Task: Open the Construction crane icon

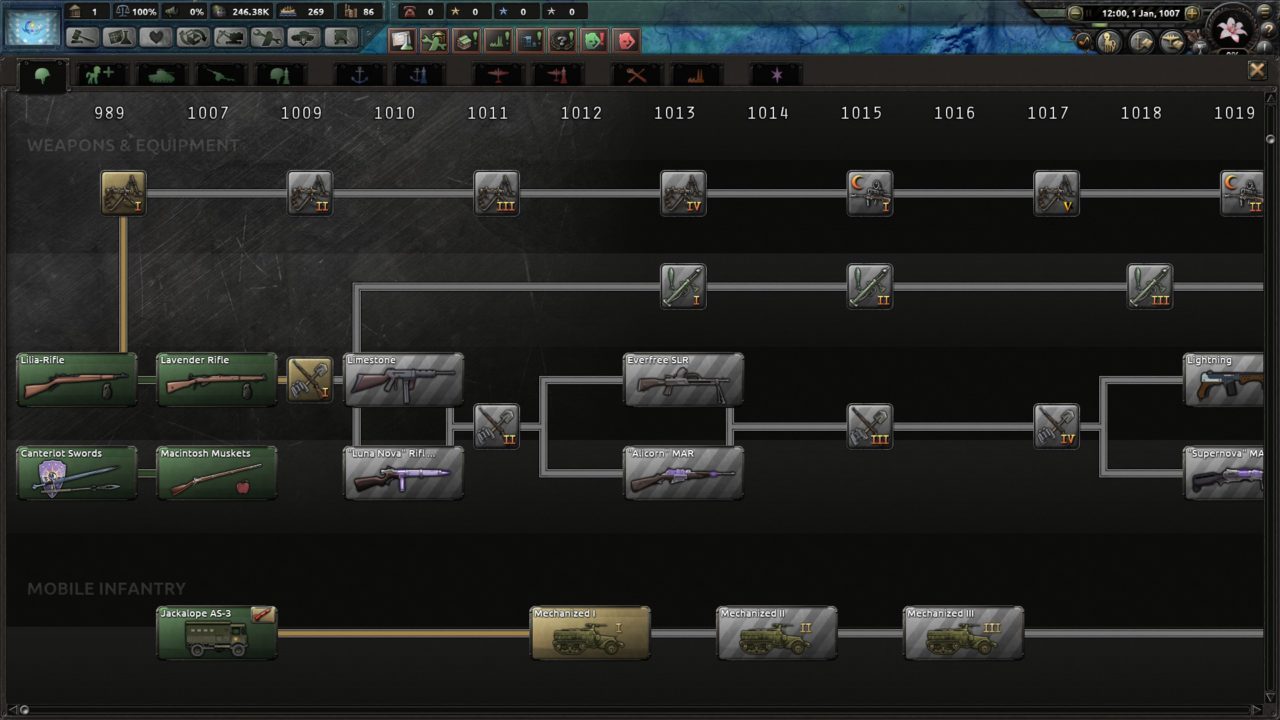Action: (x=232, y=37)
